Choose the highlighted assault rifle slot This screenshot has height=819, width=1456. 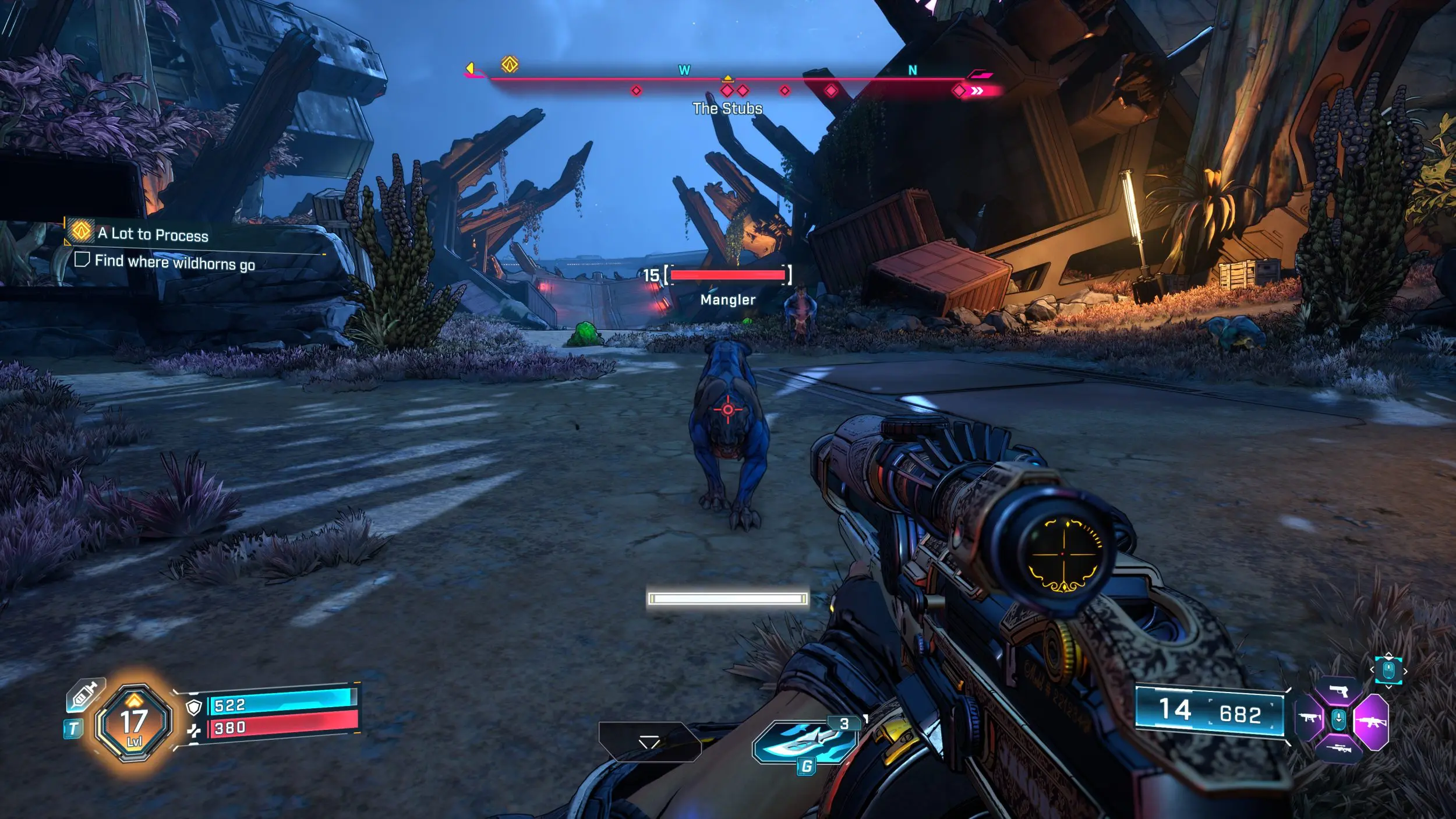1370,722
